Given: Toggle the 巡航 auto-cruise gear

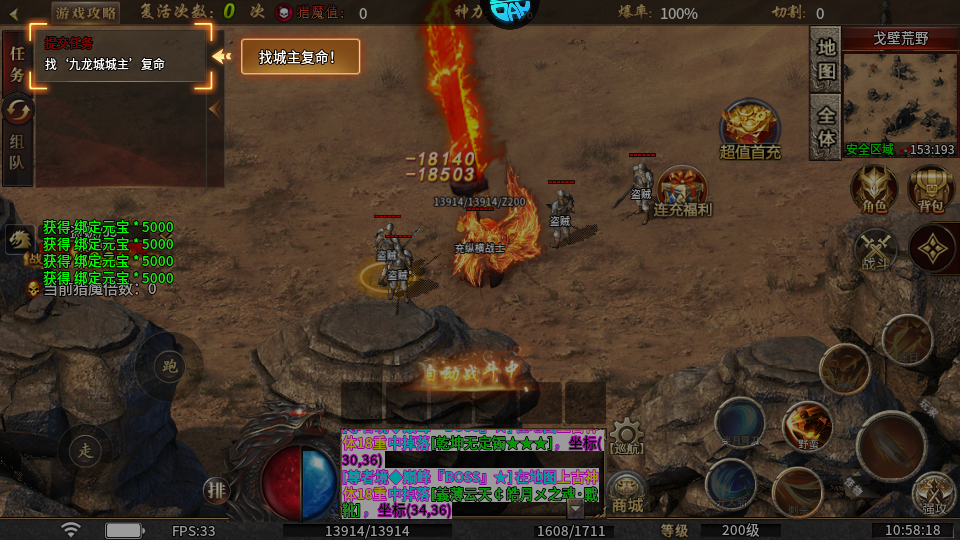Looking at the screenshot, I should pyautogui.click(x=627, y=437).
